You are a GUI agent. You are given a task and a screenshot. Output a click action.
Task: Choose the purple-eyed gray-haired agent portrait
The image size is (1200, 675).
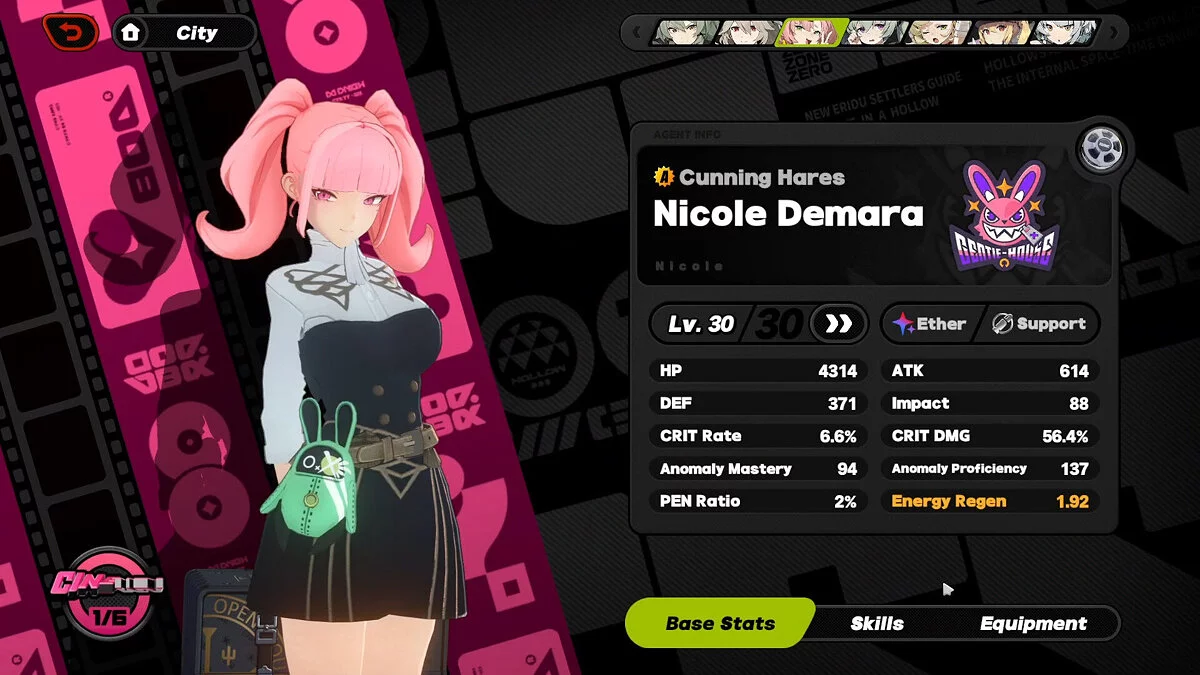876,33
